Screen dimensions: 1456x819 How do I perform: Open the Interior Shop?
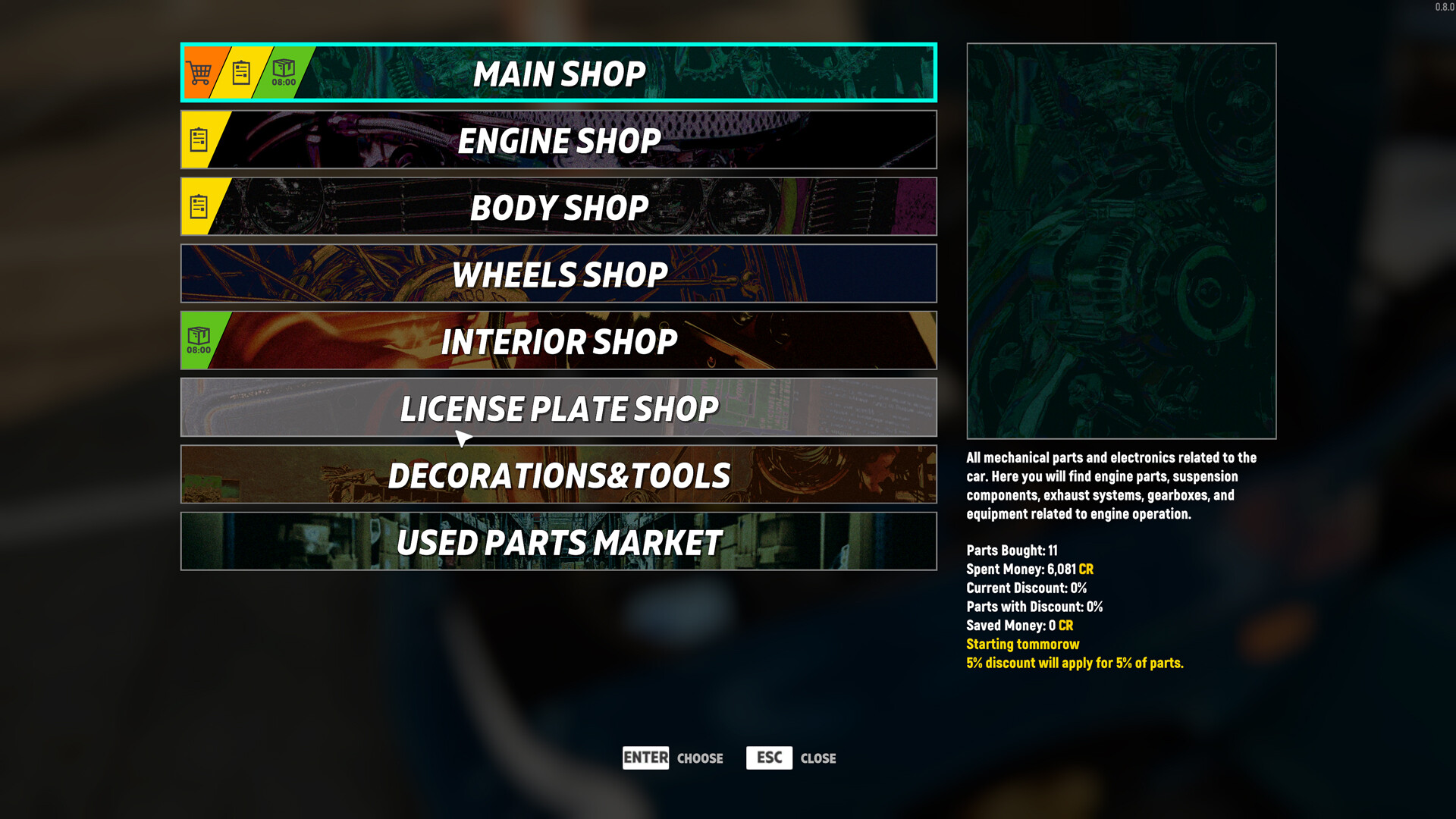coord(559,340)
